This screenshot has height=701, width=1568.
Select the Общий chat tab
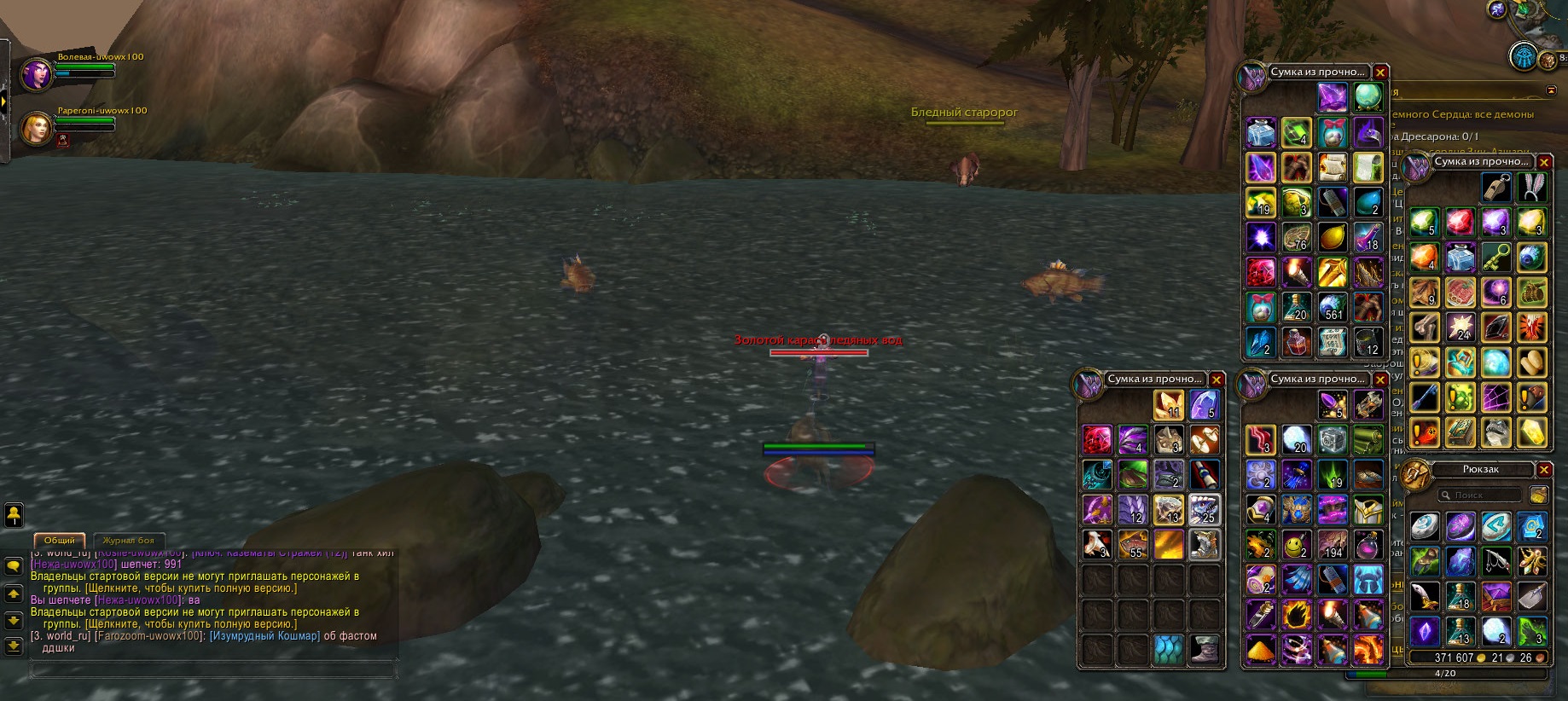[x=60, y=541]
